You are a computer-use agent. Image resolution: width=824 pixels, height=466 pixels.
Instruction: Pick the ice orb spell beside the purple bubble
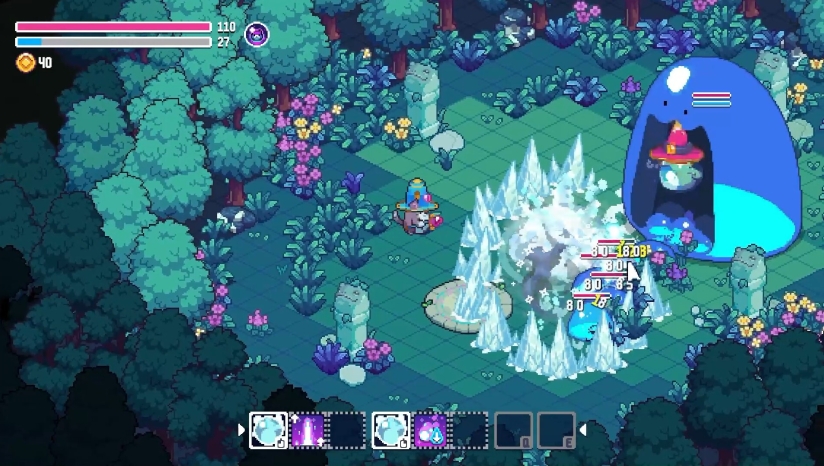(x=390, y=431)
